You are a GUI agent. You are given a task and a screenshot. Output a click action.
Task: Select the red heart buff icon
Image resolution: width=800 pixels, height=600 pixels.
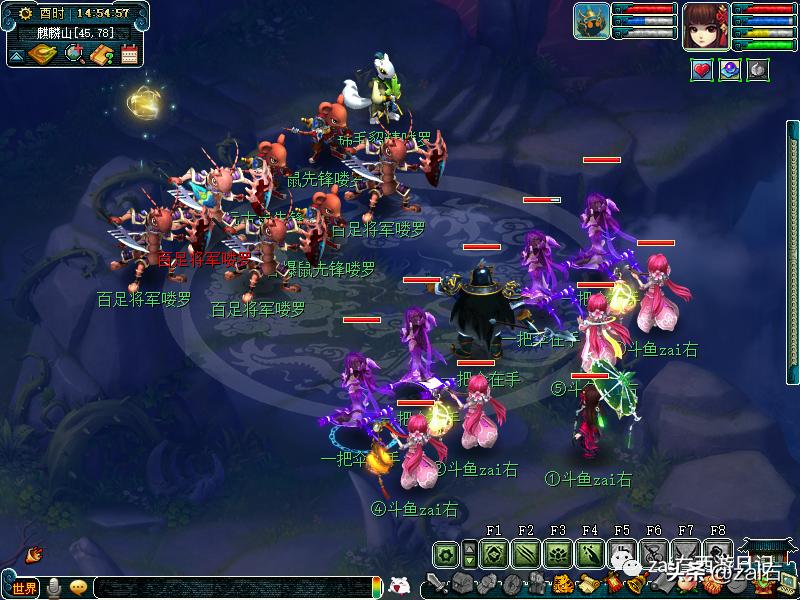tap(702, 70)
